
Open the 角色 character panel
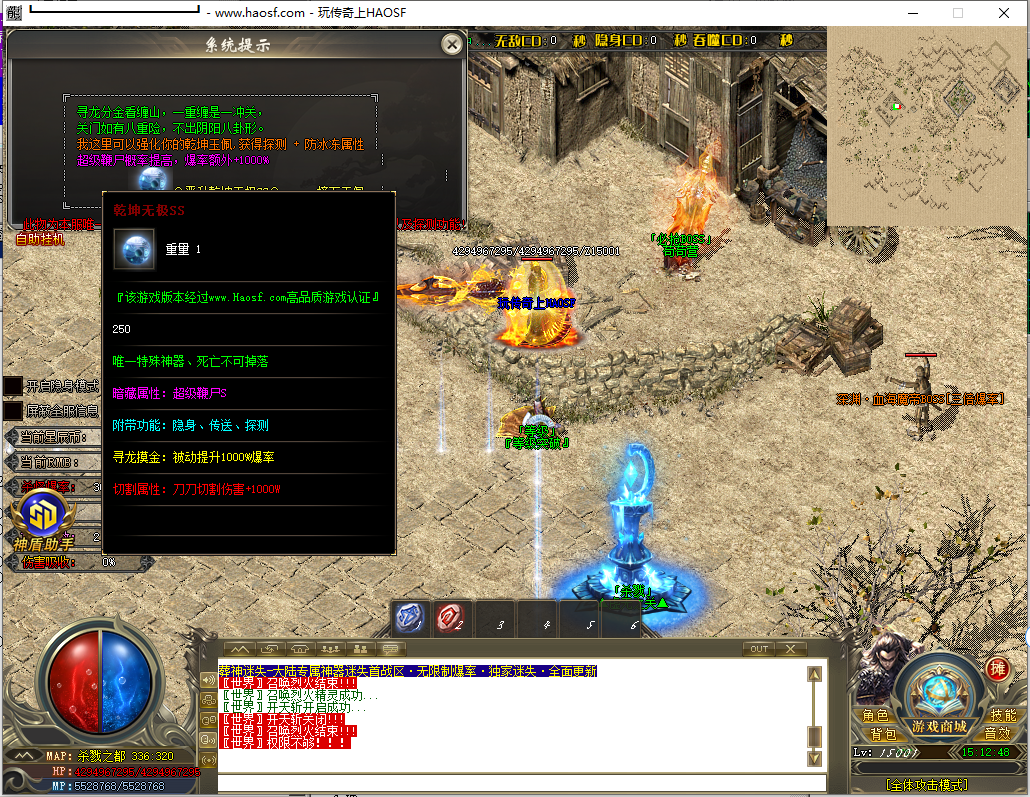coord(875,716)
